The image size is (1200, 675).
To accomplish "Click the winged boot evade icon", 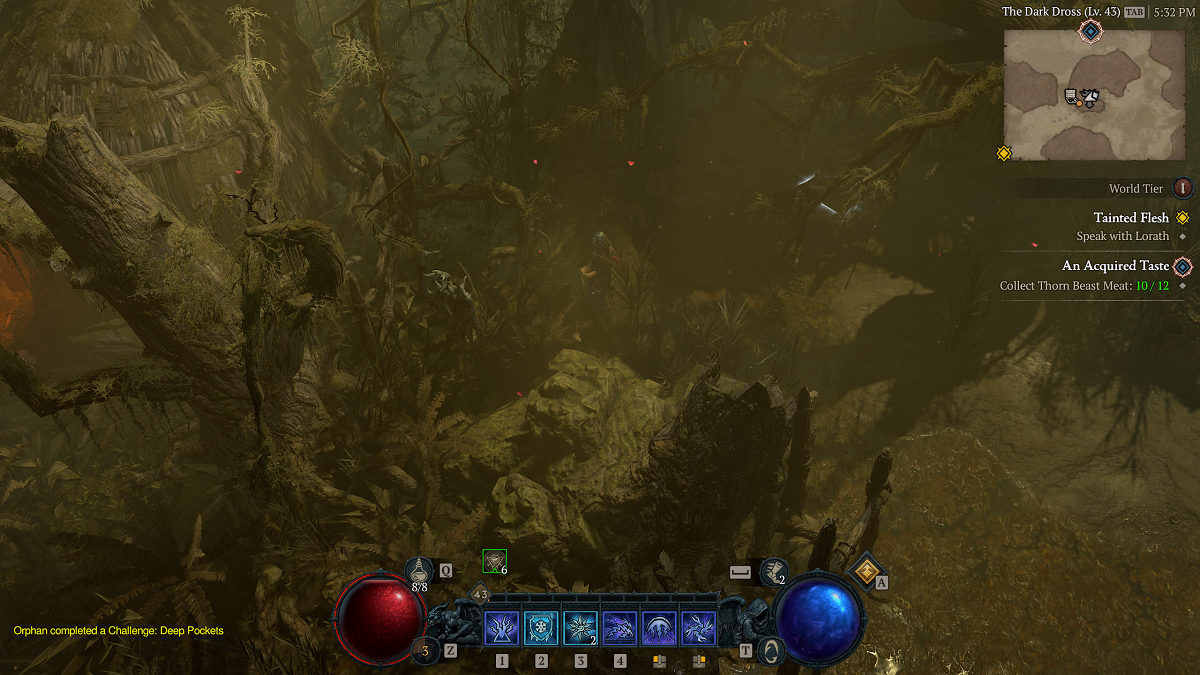I will (772, 571).
